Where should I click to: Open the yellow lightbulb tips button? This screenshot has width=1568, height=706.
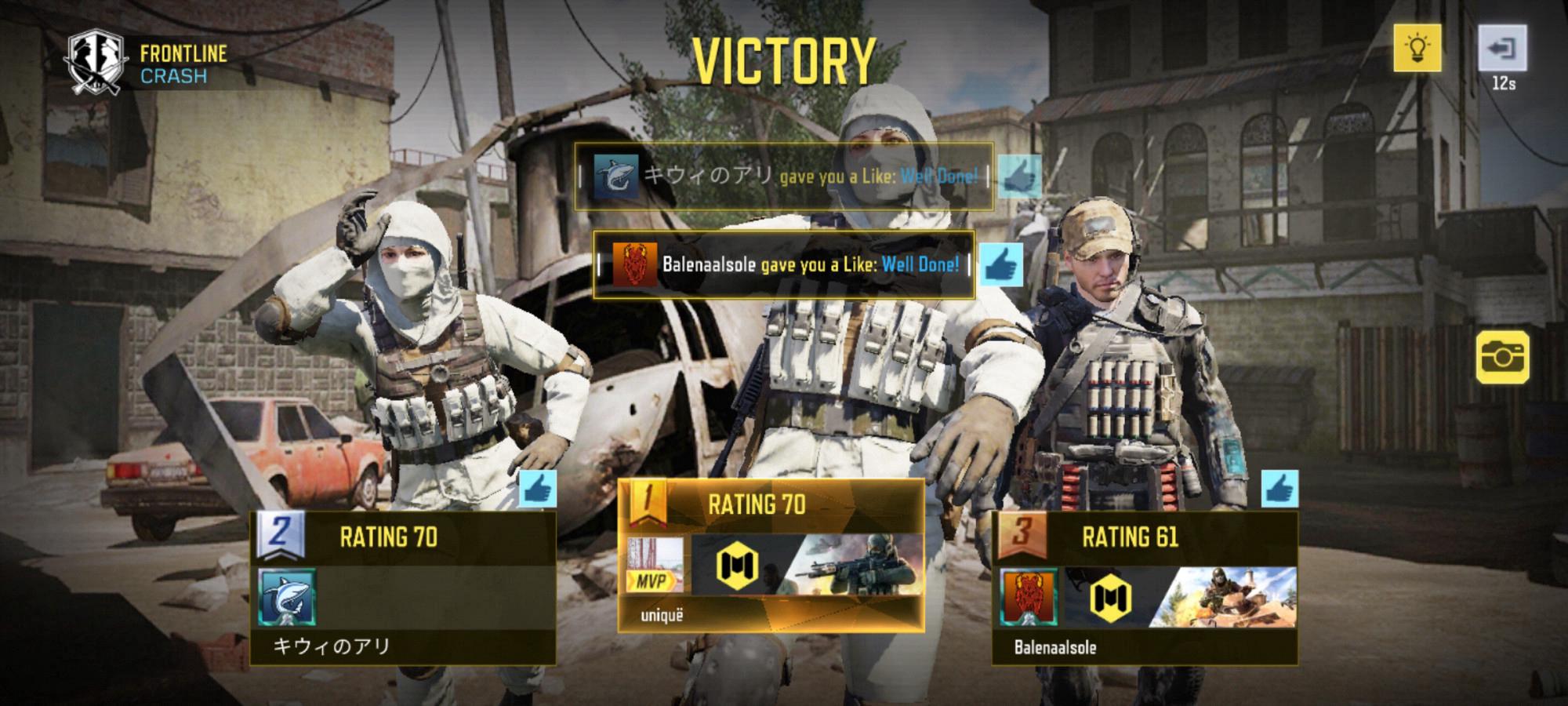1417,49
